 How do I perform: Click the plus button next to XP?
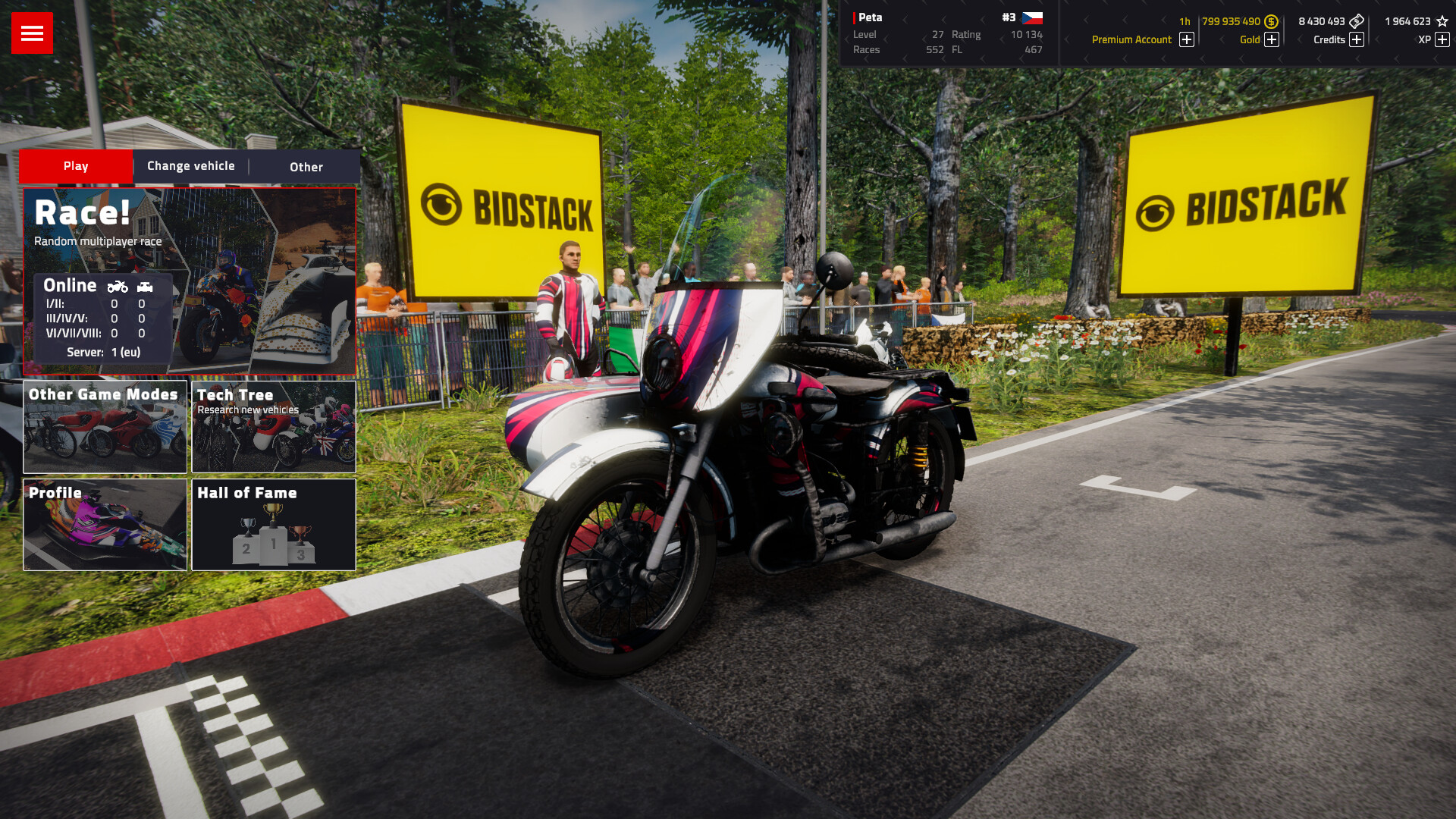point(1442,39)
